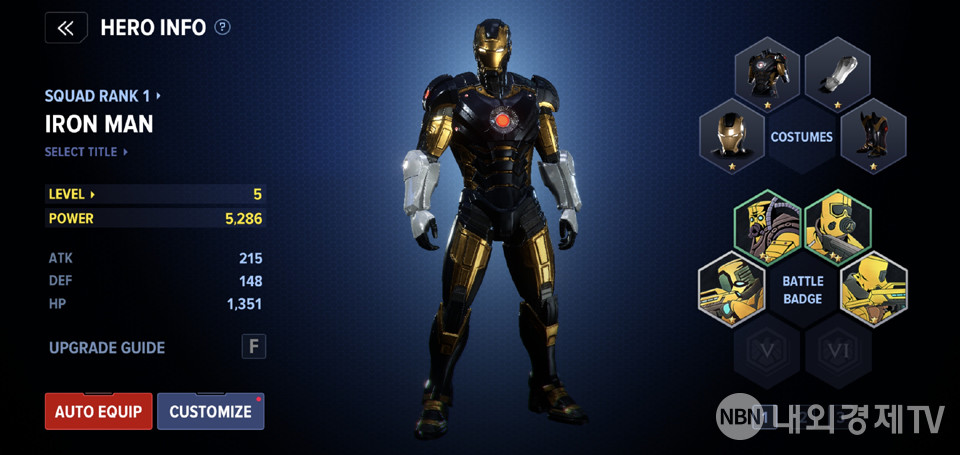Select the leg boots costume slot

[873, 137]
